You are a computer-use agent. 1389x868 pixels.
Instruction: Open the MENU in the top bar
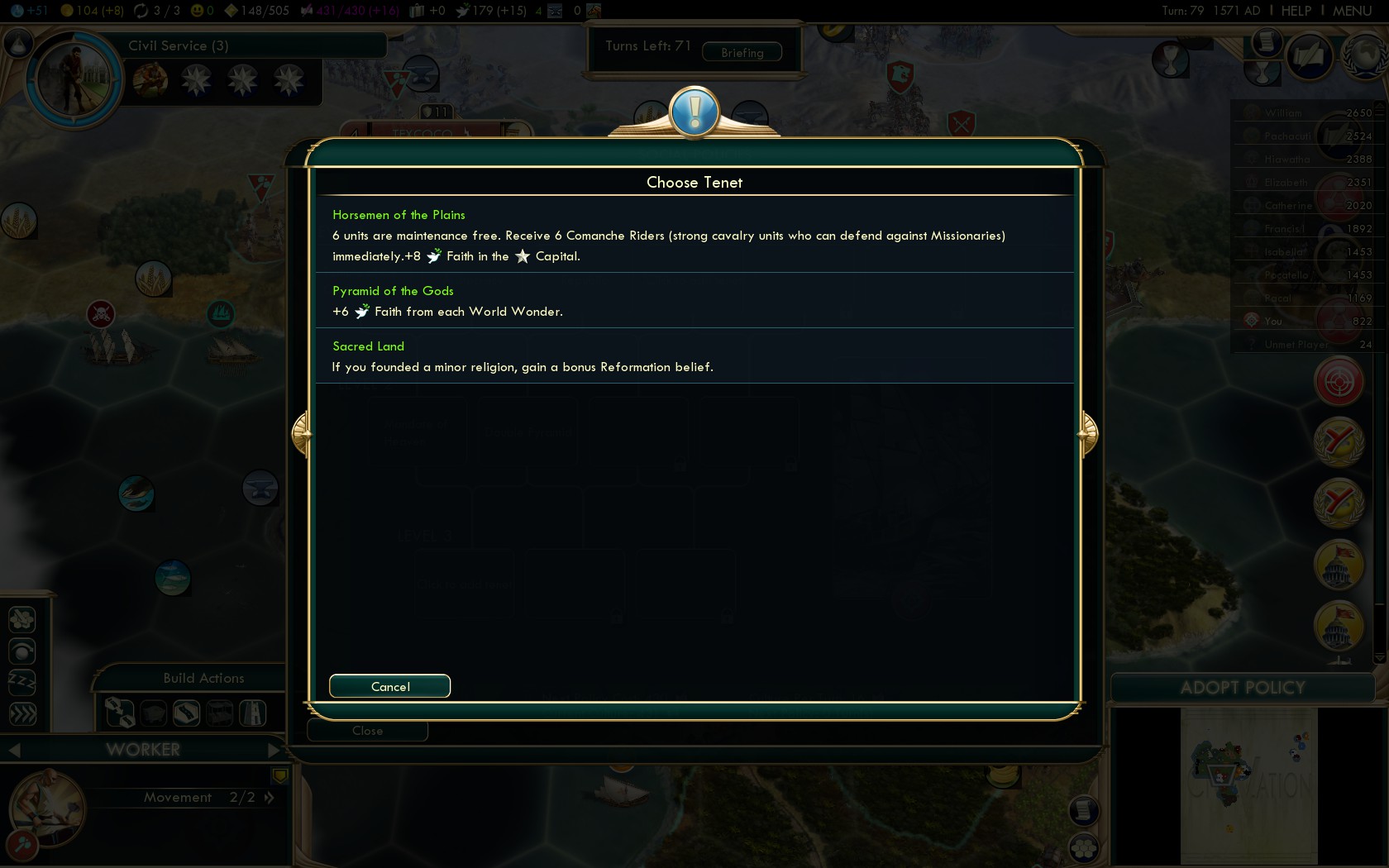[1352, 11]
